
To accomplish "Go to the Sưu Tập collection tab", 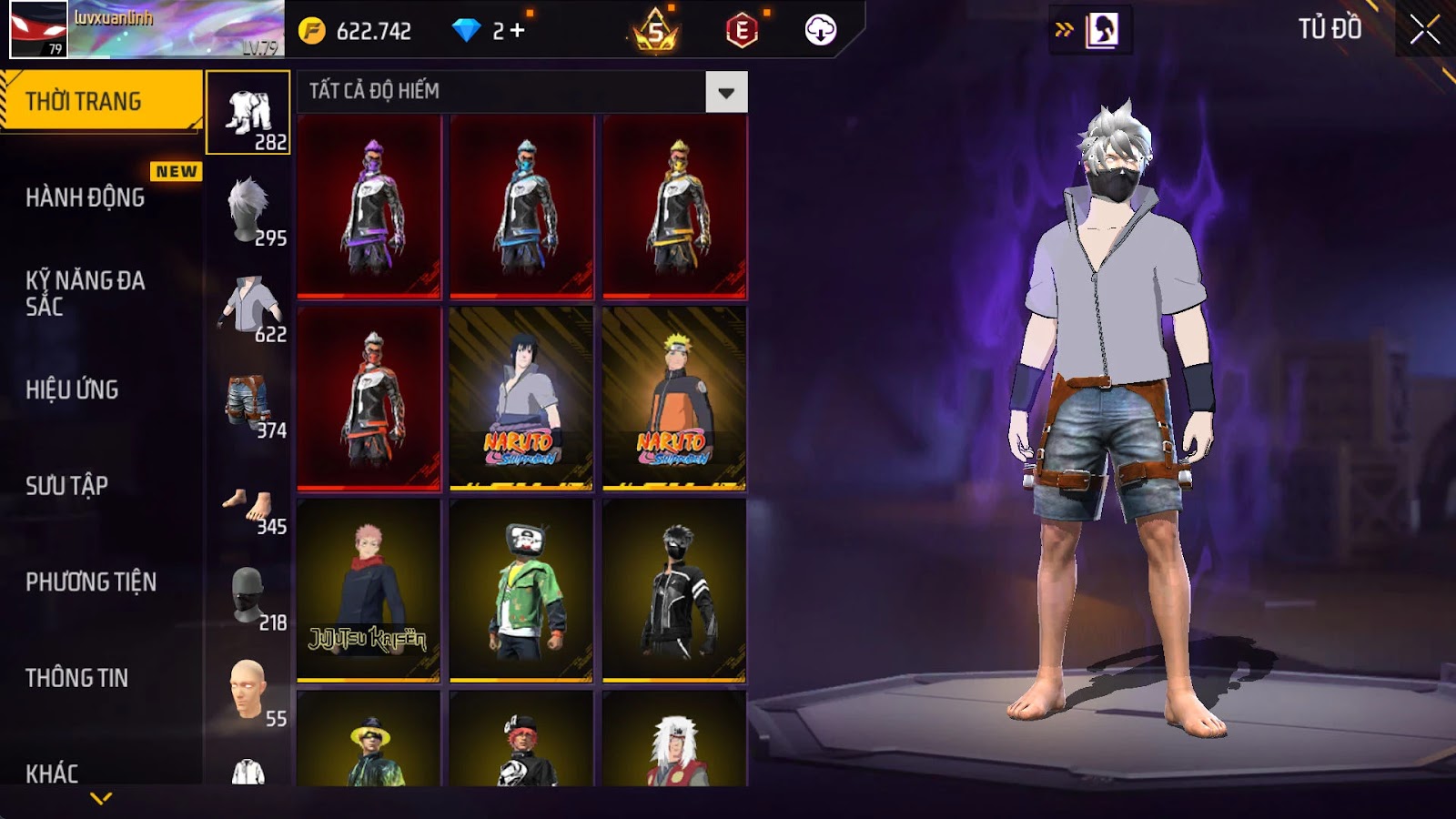I will [67, 486].
